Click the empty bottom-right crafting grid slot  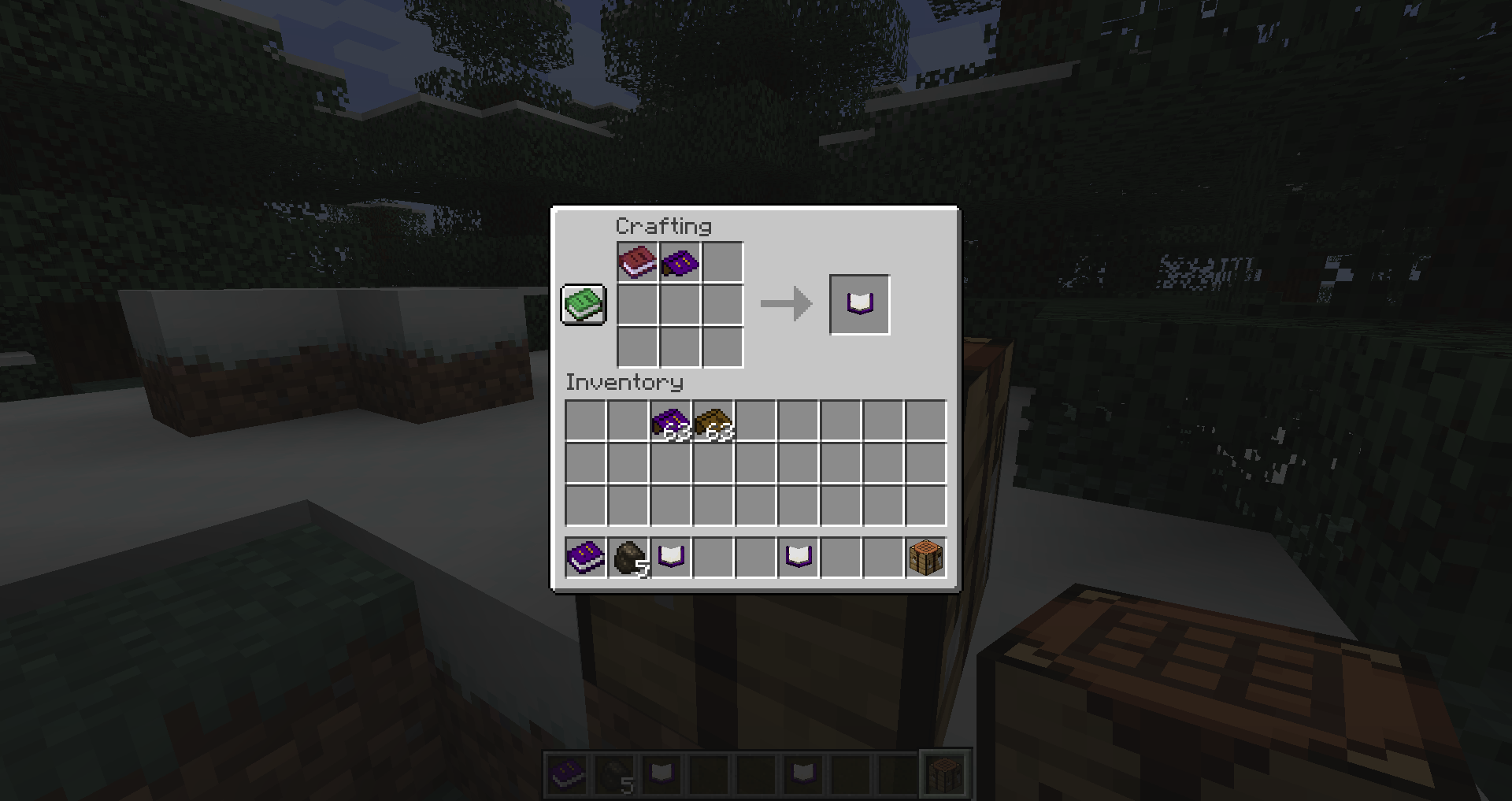[x=723, y=347]
